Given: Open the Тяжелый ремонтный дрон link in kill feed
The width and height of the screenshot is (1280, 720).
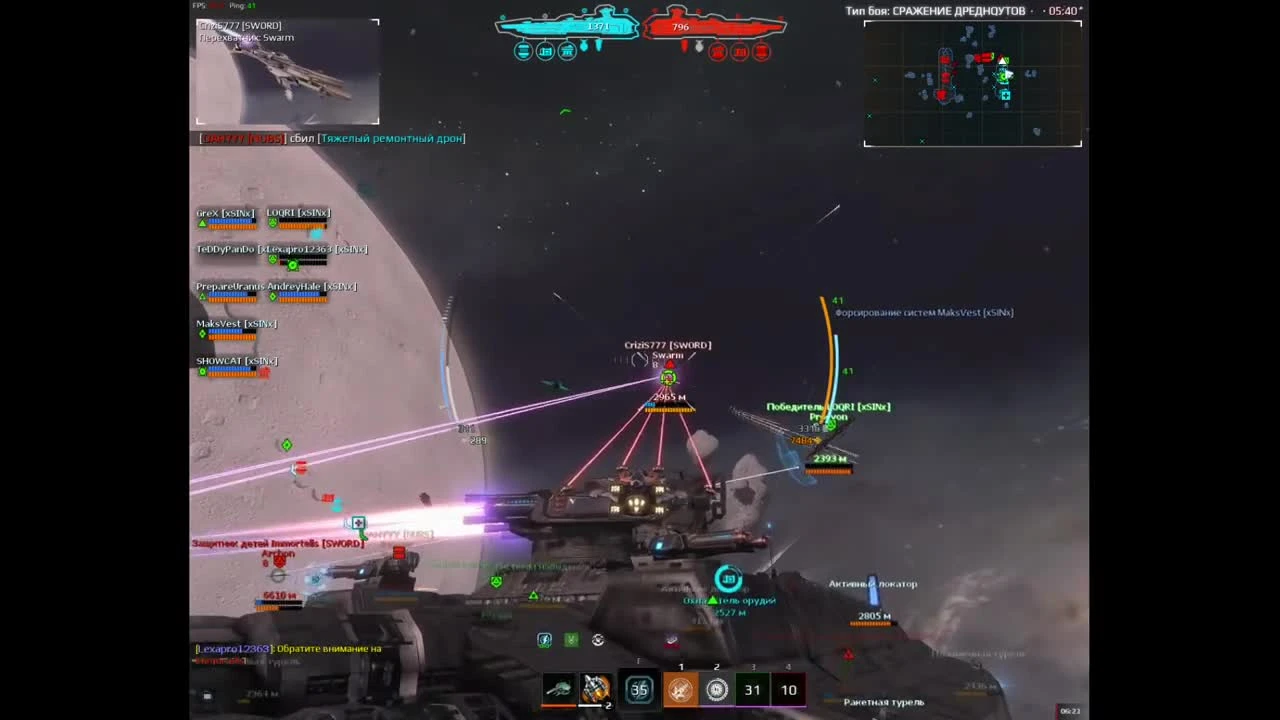Looking at the screenshot, I should [x=391, y=138].
